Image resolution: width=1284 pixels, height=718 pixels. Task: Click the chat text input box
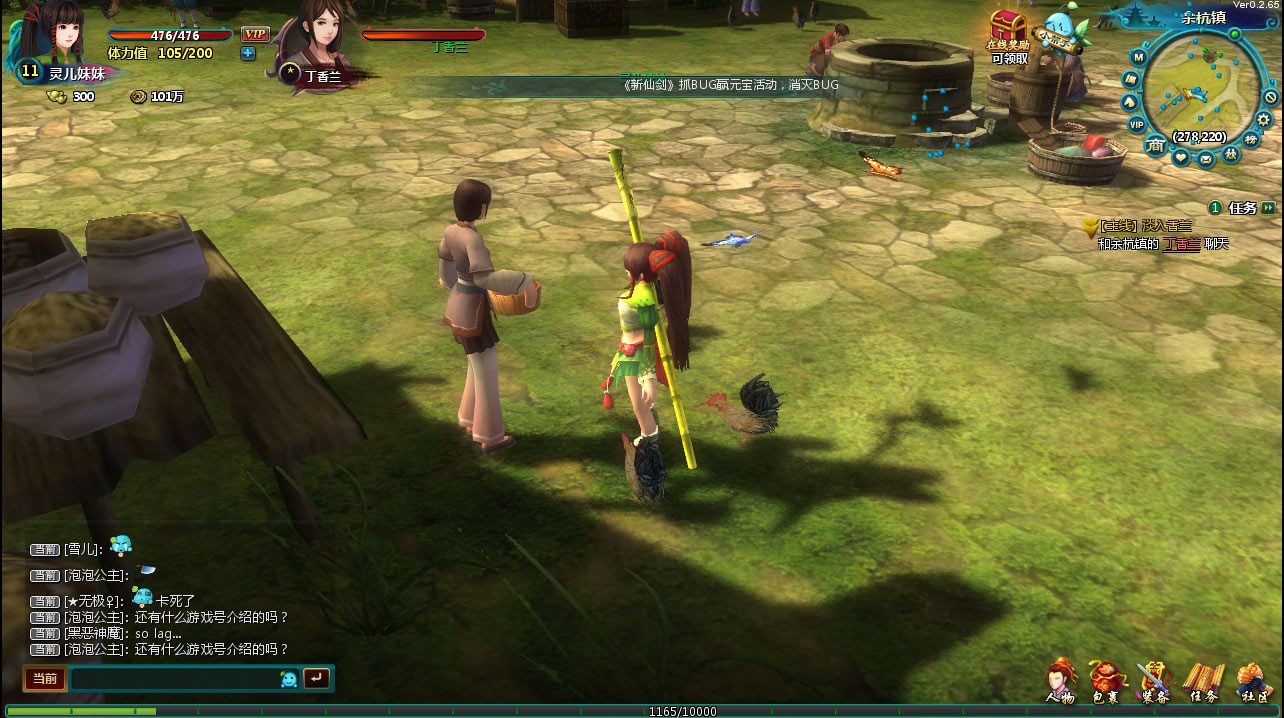tap(175, 679)
